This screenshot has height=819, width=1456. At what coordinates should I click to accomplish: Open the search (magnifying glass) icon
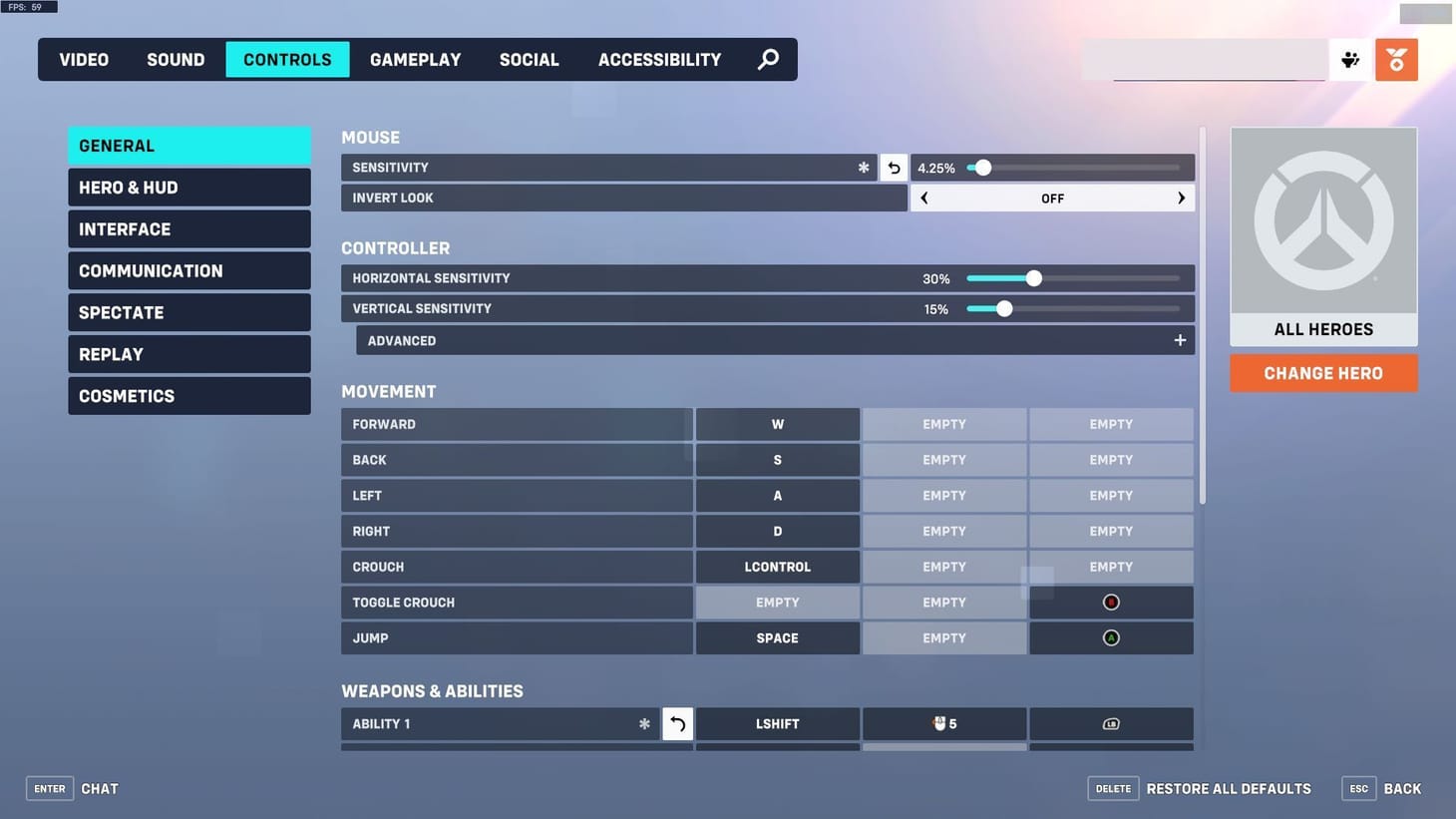click(761, 57)
